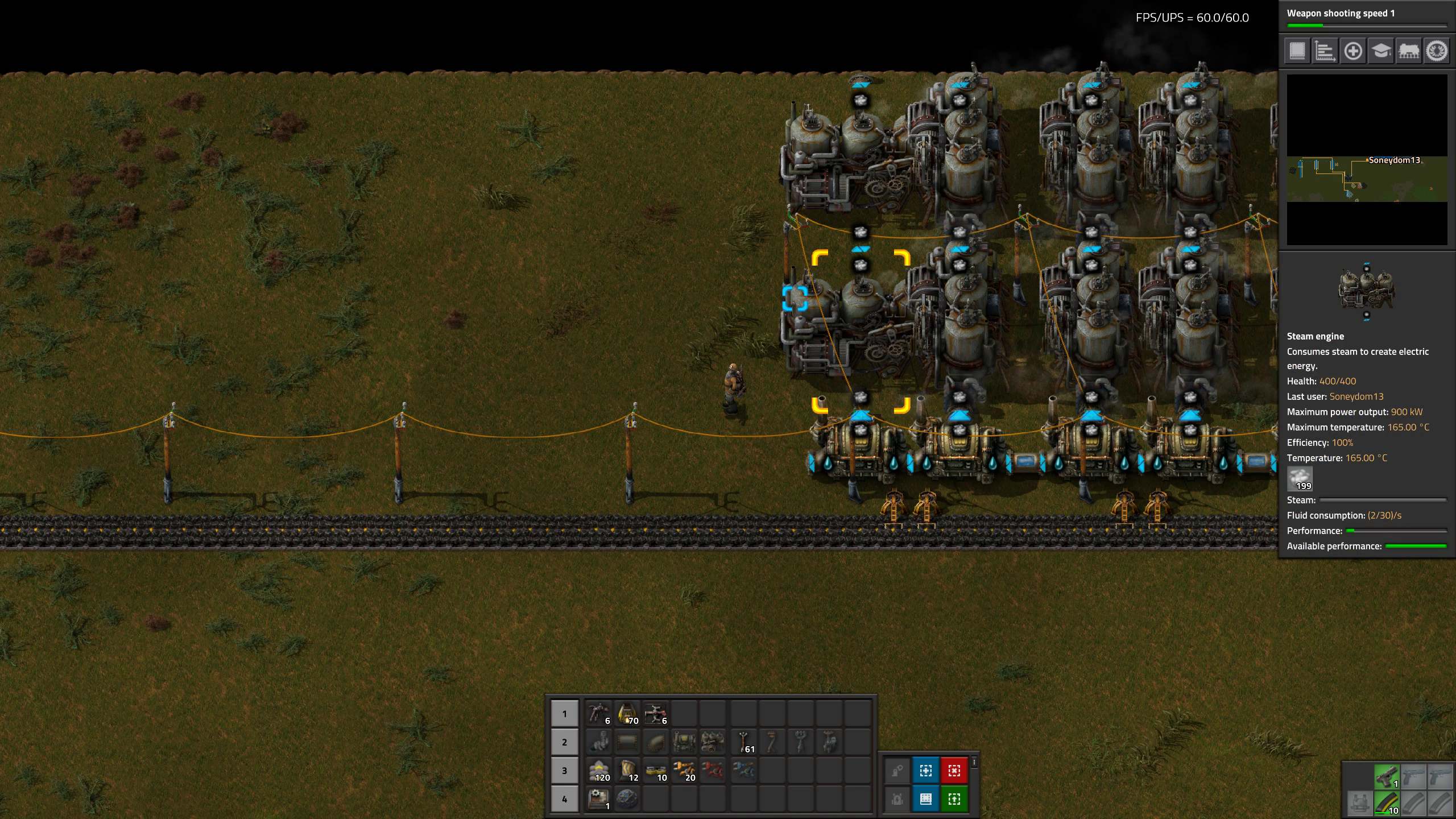This screenshot has width=1456, height=819.
Task: Switch to quickbar row 1
Action: (564, 713)
